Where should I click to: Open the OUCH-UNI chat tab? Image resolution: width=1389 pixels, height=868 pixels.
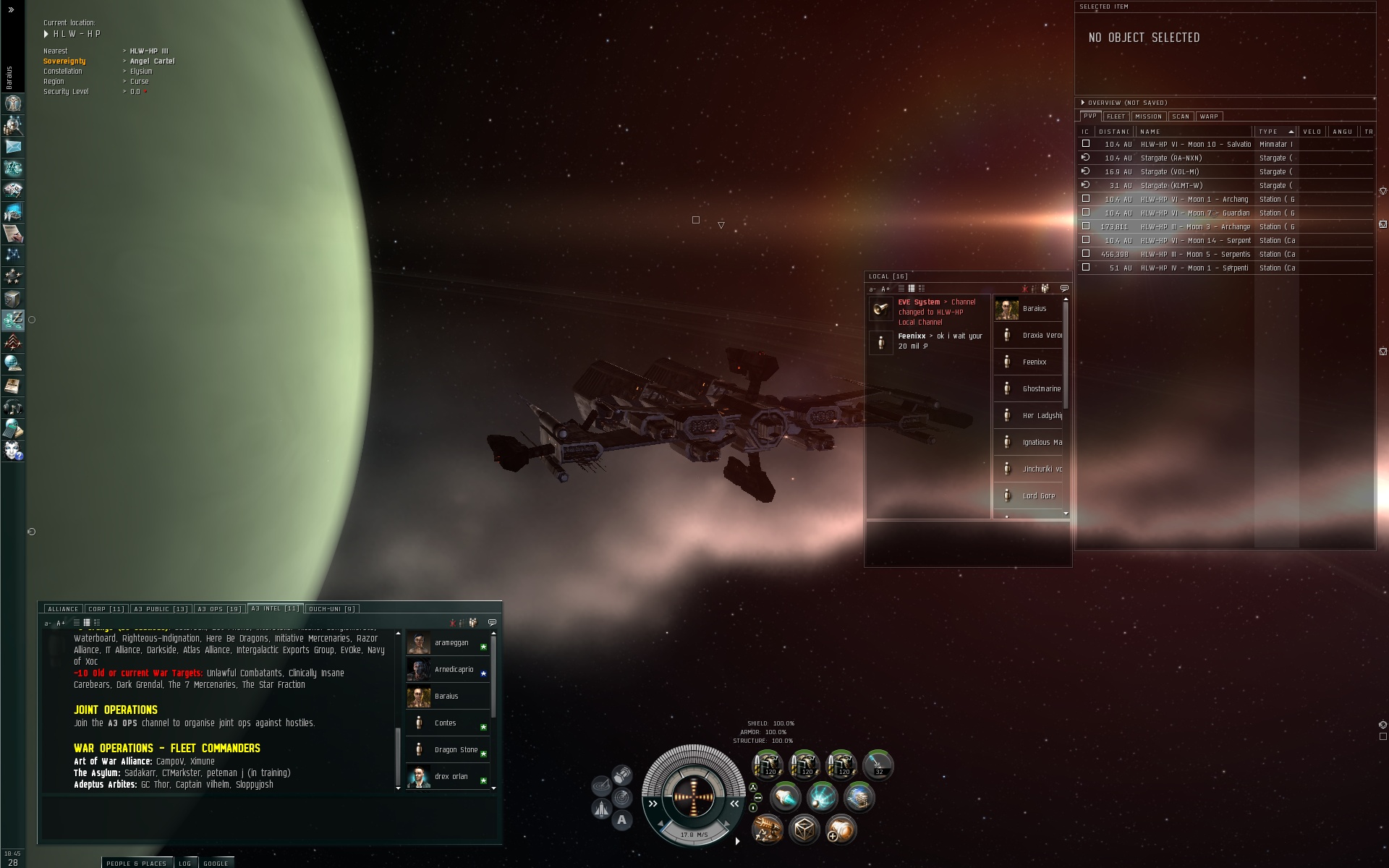click(331, 609)
